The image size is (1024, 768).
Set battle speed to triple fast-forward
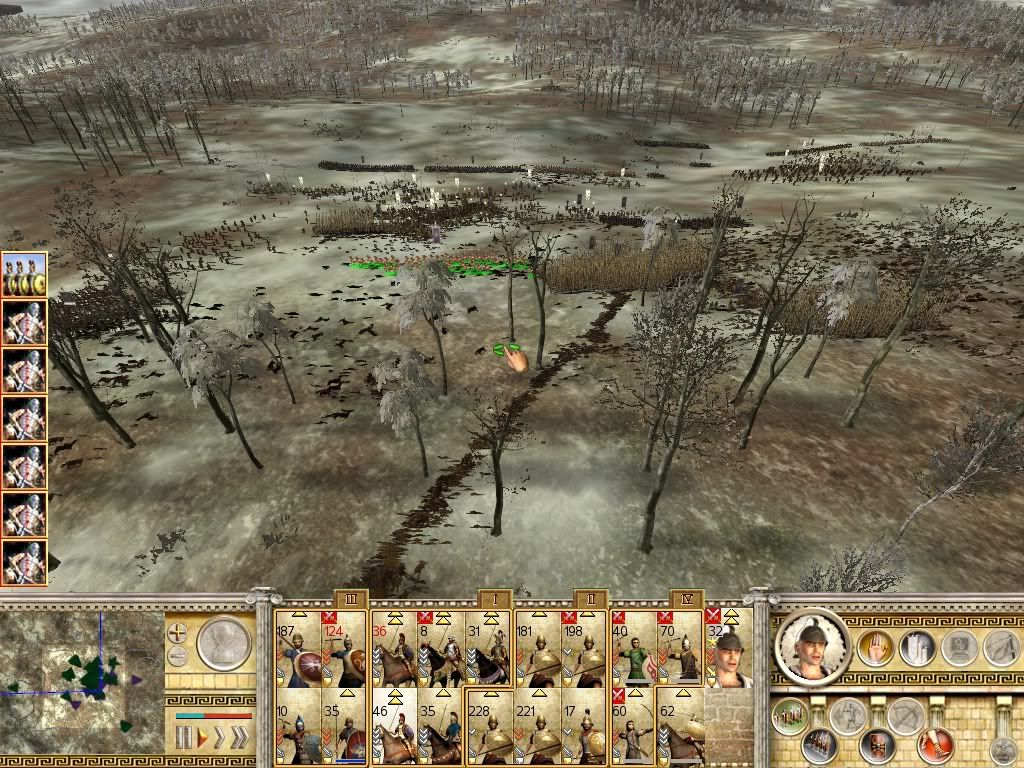click(238, 739)
